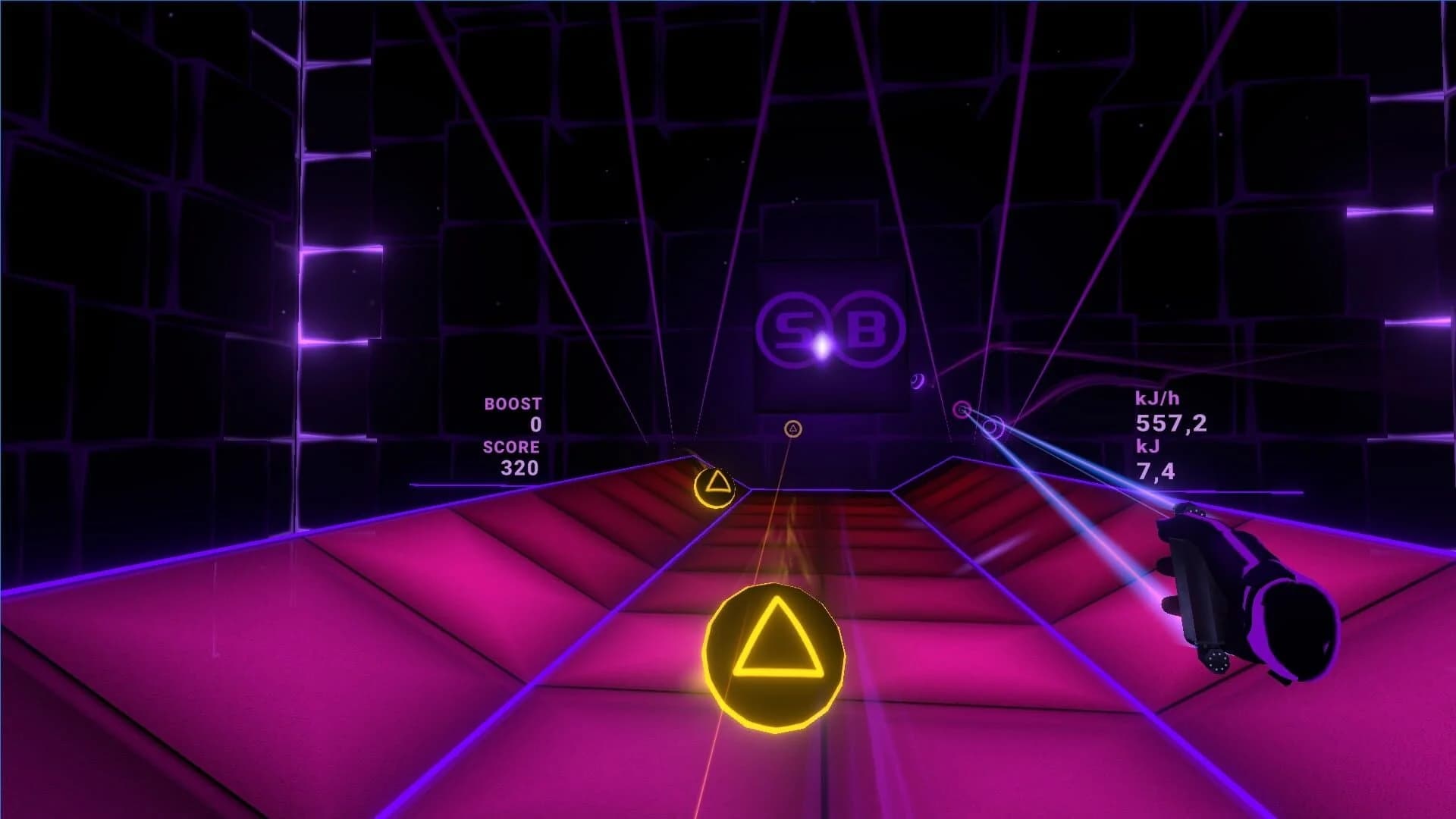
Task: Click the 557,2 kJ/h figure
Action: click(1172, 425)
